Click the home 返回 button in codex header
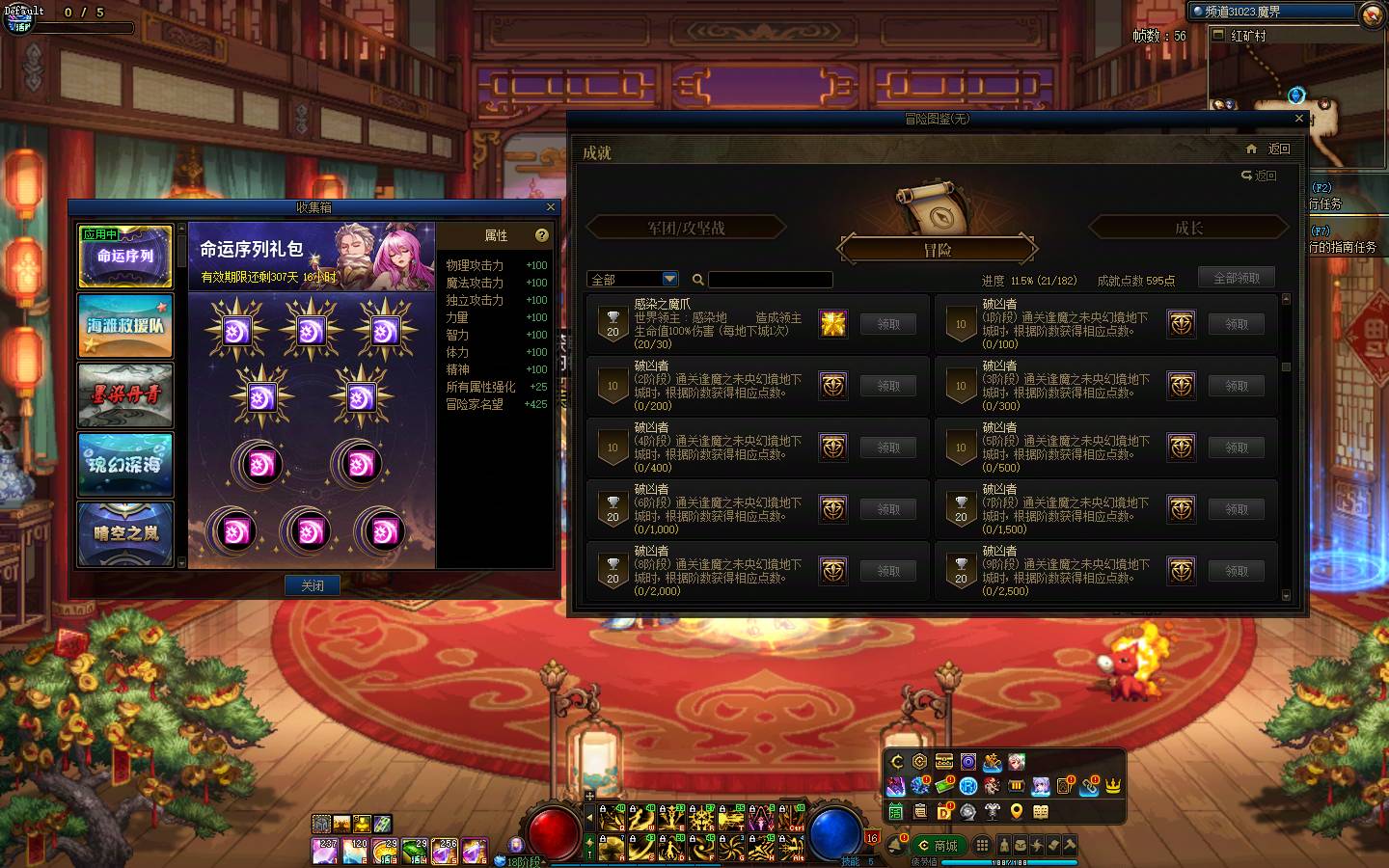Screen dimensions: 1389x868 coord(1269,149)
